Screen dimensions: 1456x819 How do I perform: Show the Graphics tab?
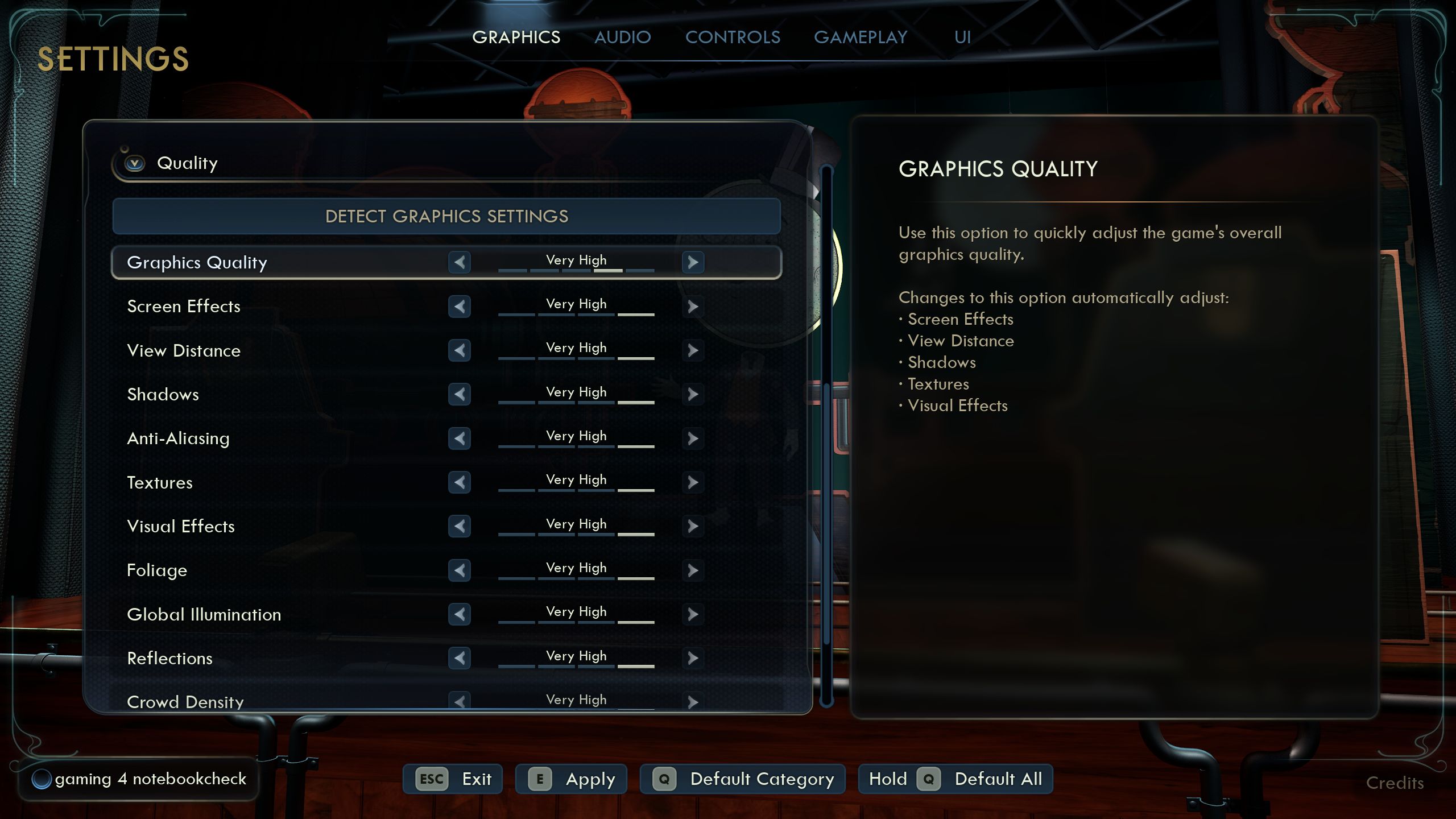[516, 38]
